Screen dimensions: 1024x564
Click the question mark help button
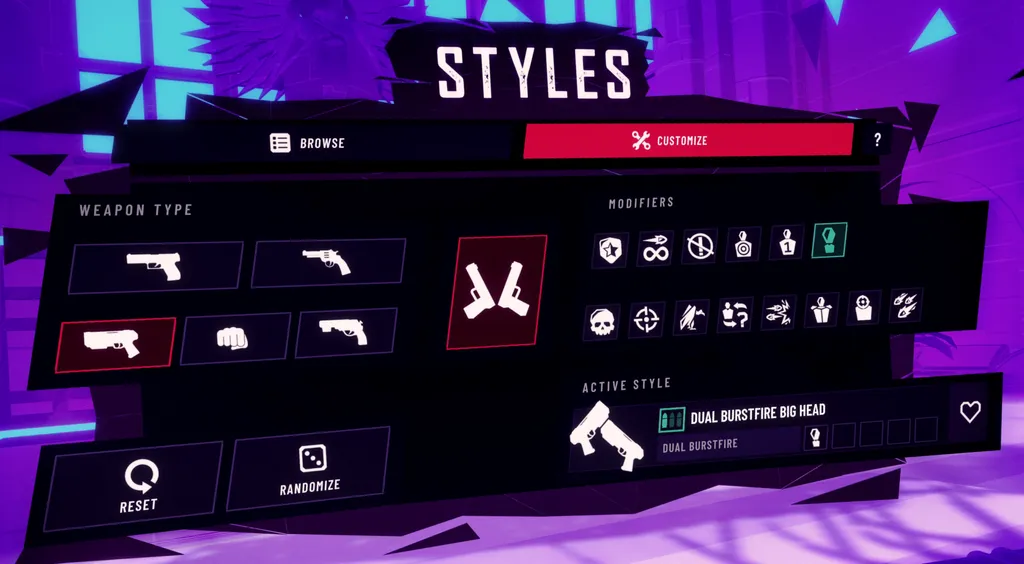point(877,140)
